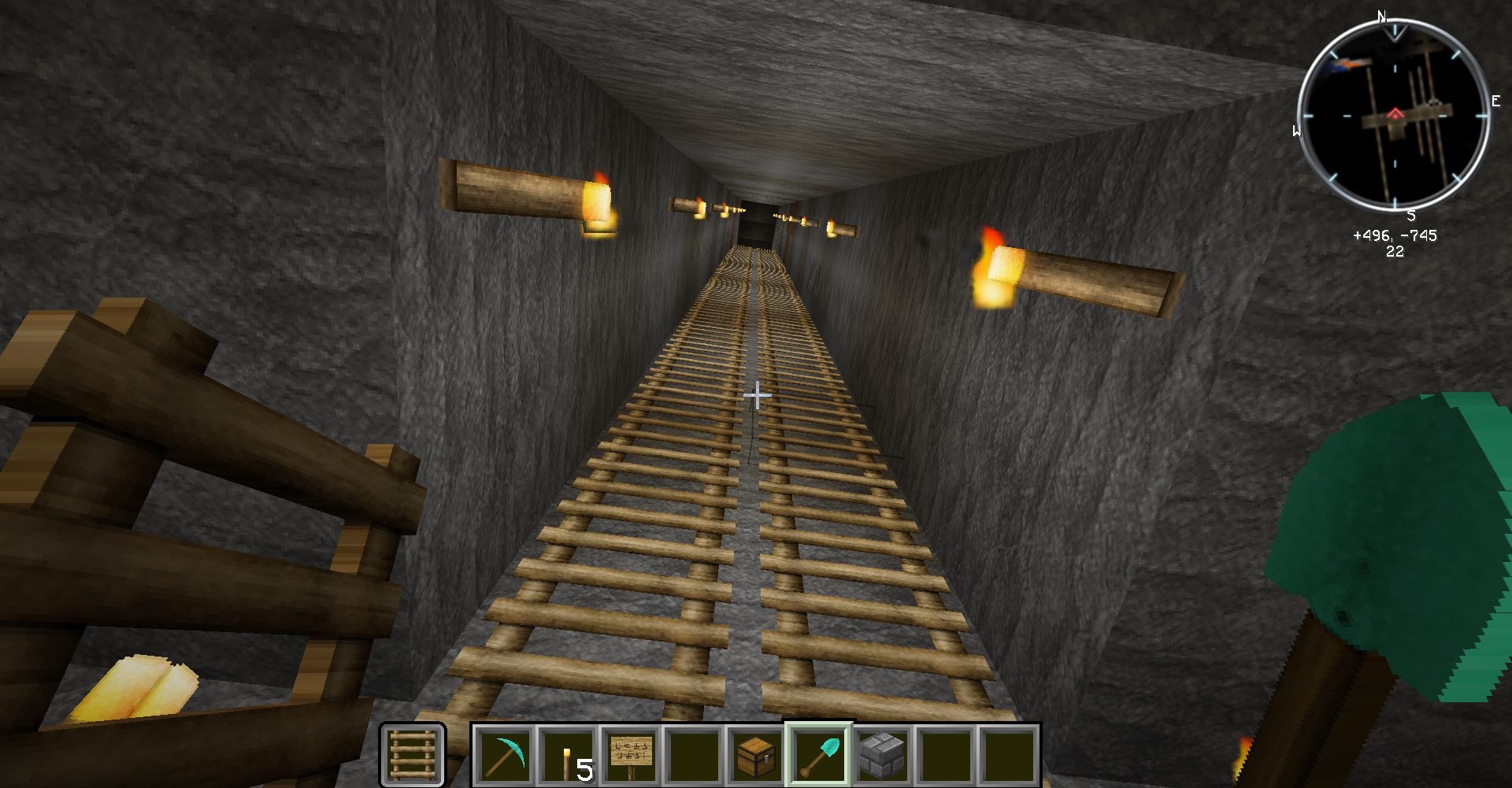Select the diamond shovel hotbar slot
The height and width of the screenshot is (788, 1512).
pos(819,755)
